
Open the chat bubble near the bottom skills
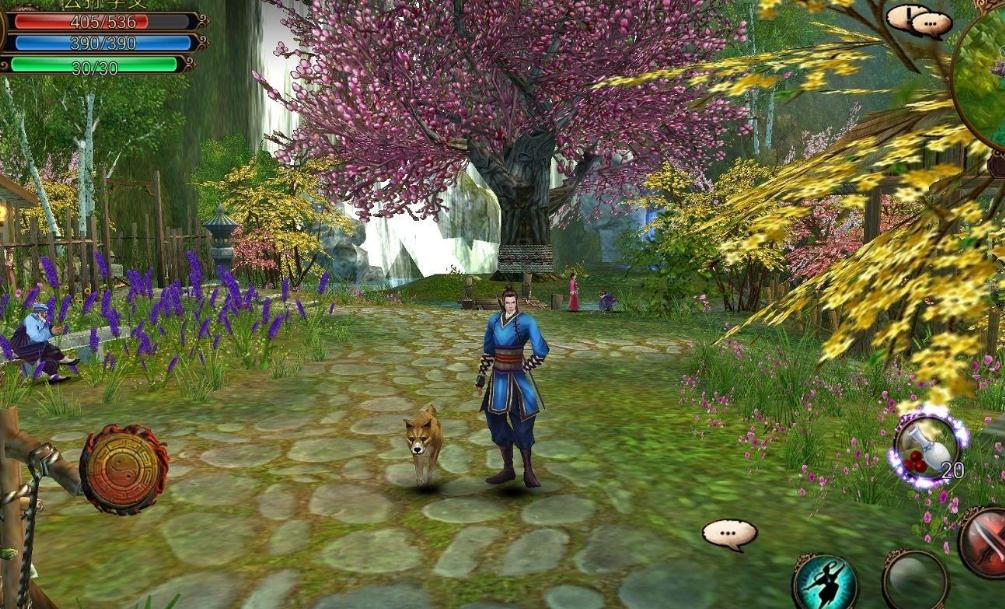(x=729, y=534)
